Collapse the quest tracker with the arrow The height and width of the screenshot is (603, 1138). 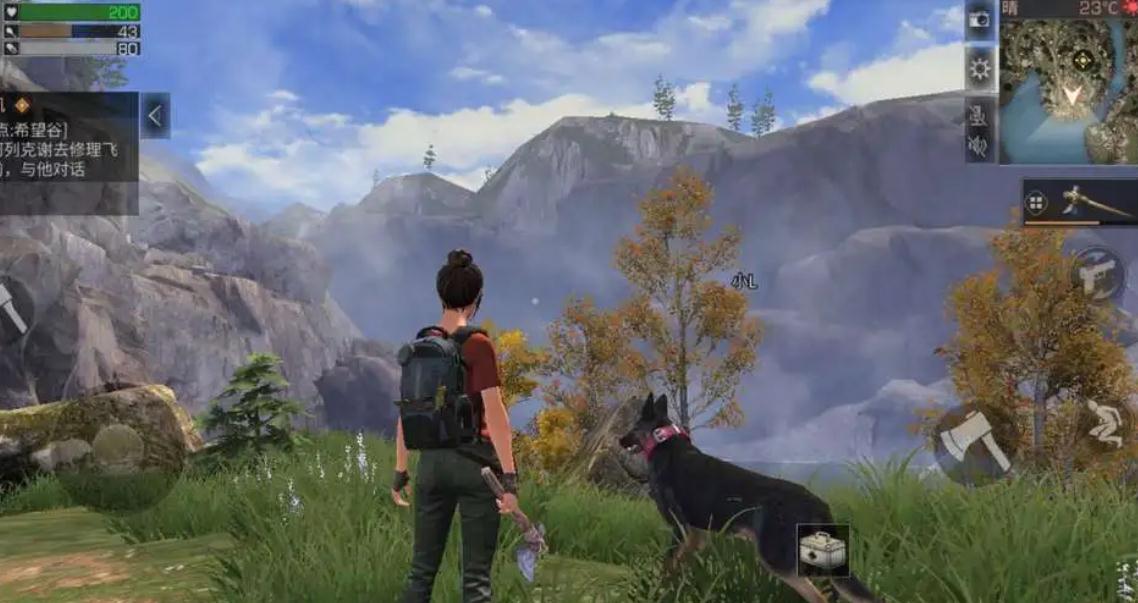[x=155, y=116]
